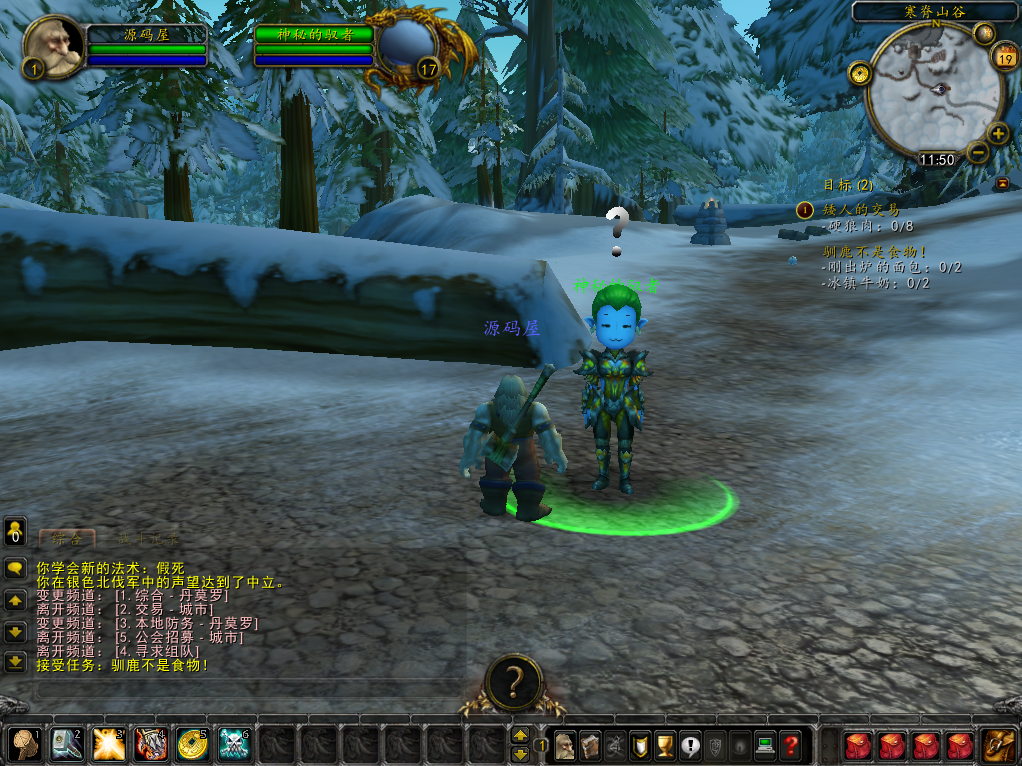Activate the skull and crossbones ability
Image resolution: width=1022 pixels, height=766 pixels.
pos(234,744)
